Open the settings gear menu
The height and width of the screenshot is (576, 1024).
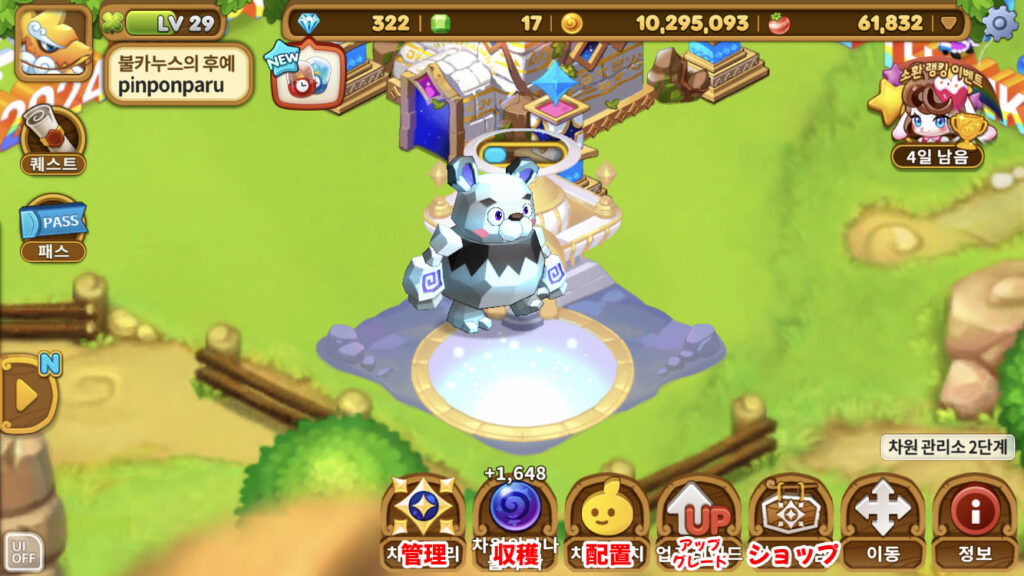[x=999, y=22]
